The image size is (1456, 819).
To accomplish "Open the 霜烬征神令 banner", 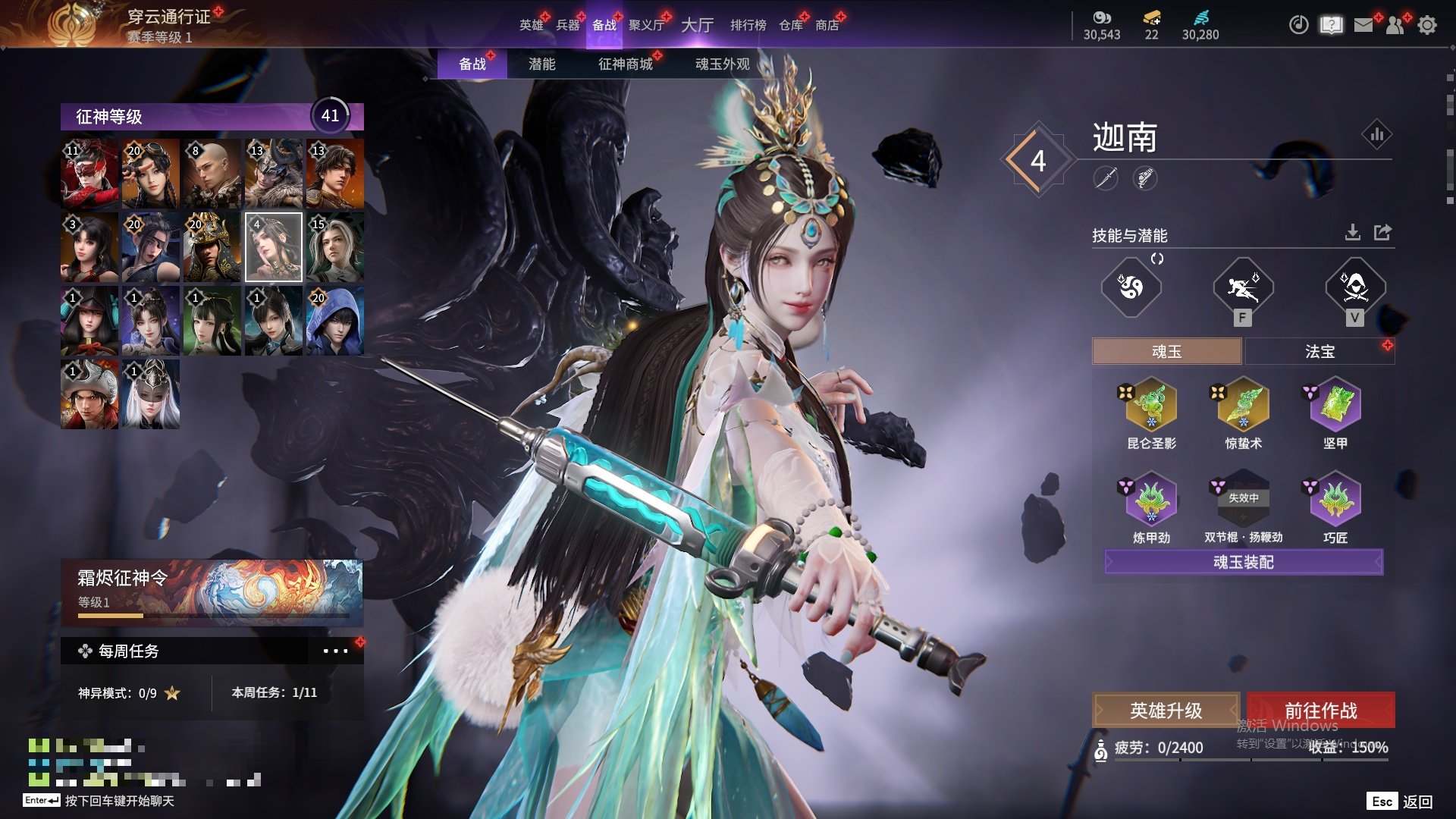I will (x=212, y=591).
